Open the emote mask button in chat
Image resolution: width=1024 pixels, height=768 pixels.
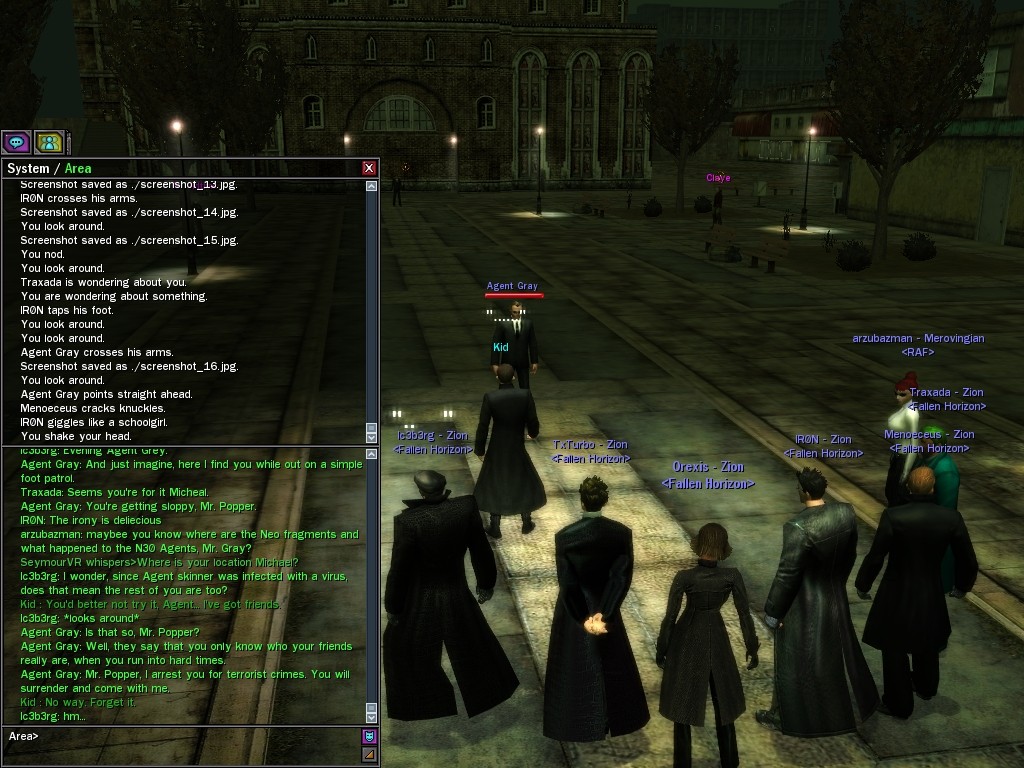pos(369,737)
